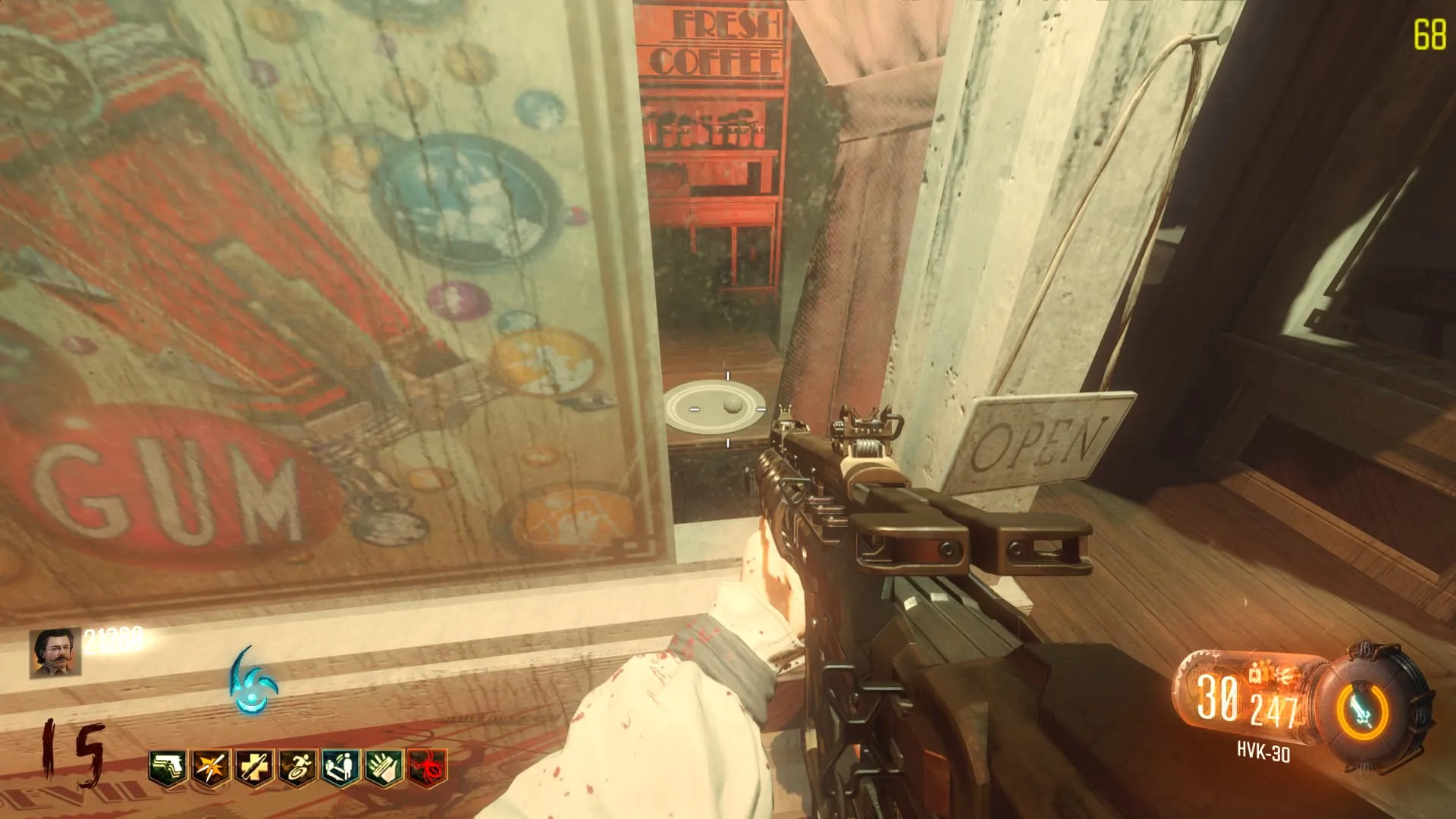Select the Double Tap crossed-bullets perk icon

(x=211, y=769)
